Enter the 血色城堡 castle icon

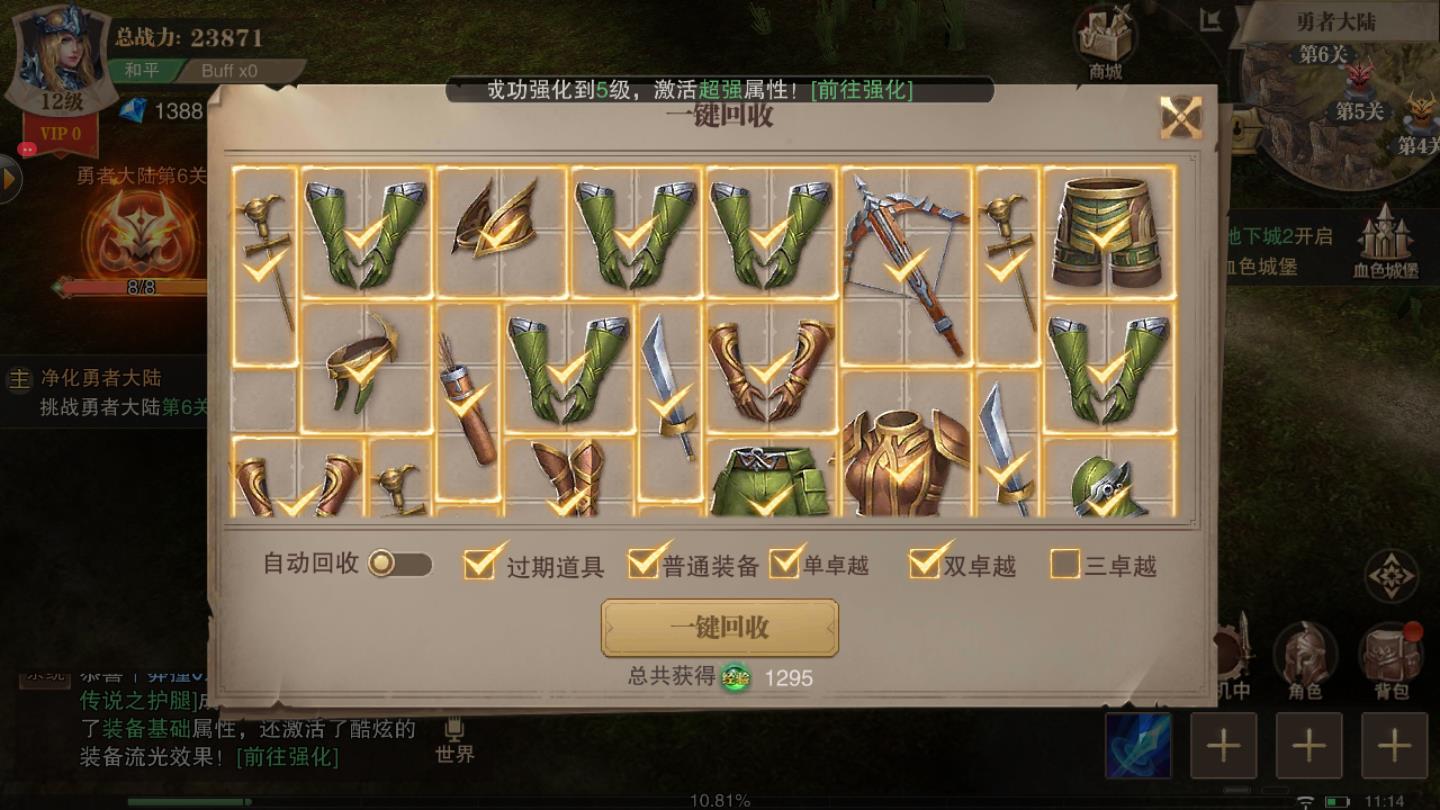1388,235
